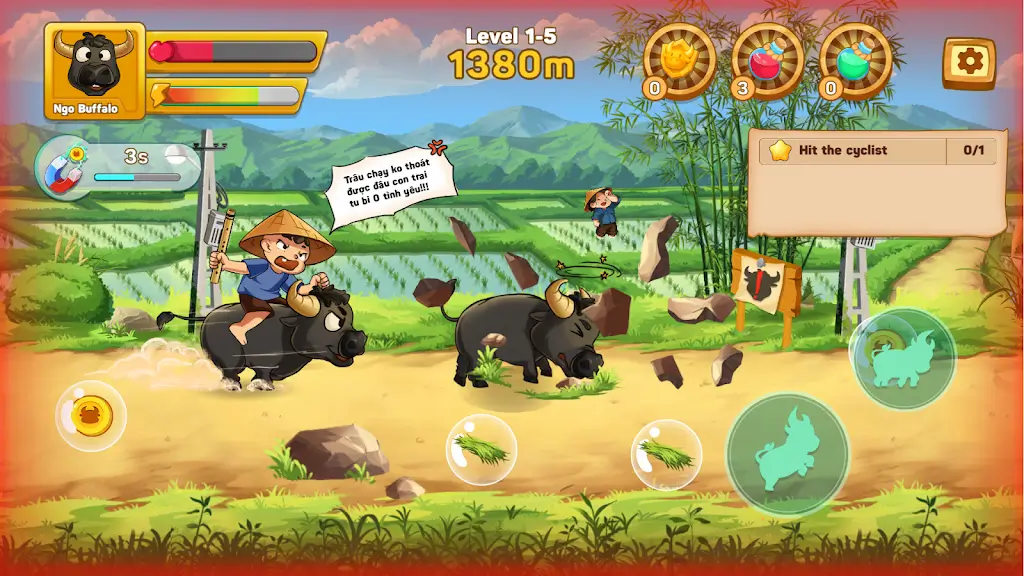
Task: Tap the smaller buffalo skill button
Action: (902, 359)
